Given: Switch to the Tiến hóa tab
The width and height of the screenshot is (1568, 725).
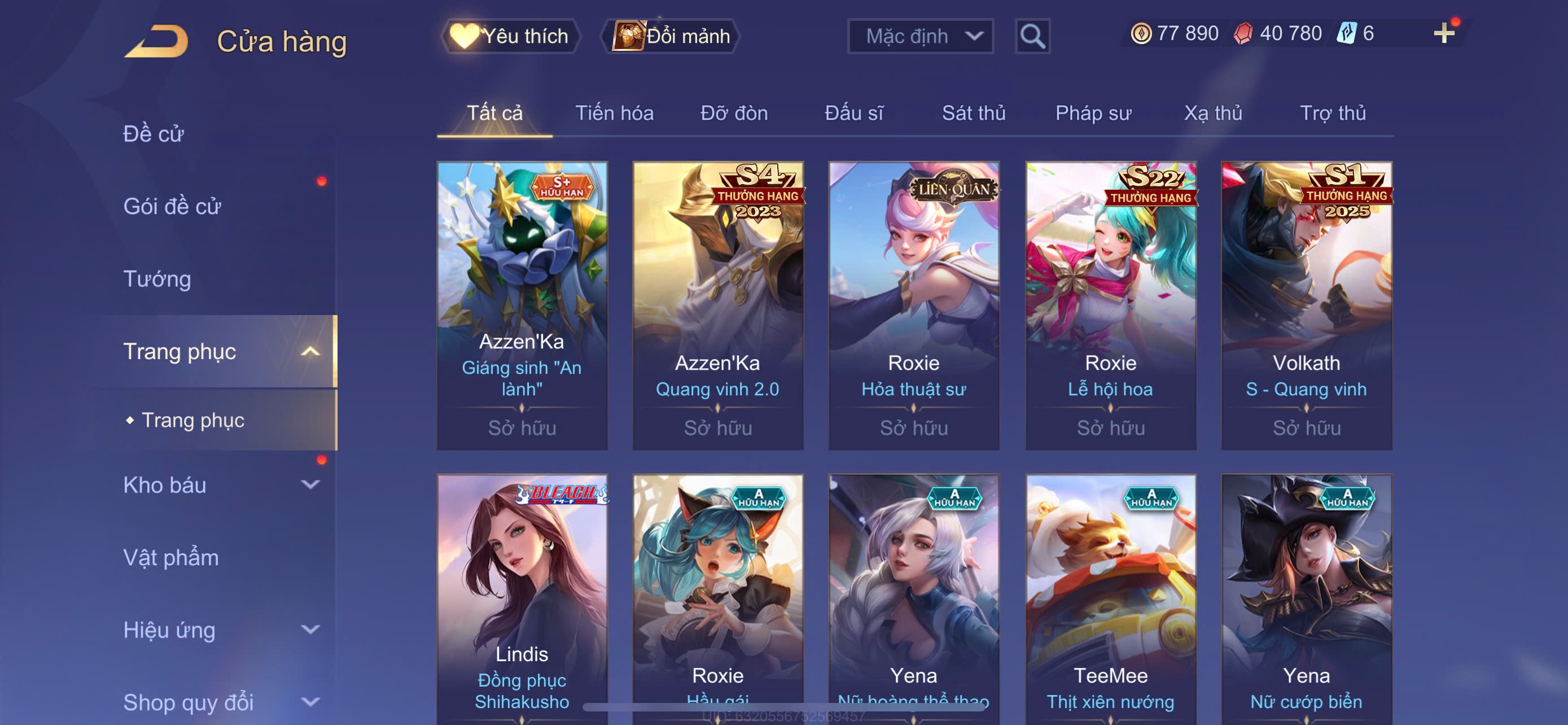Looking at the screenshot, I should (614, 112).
